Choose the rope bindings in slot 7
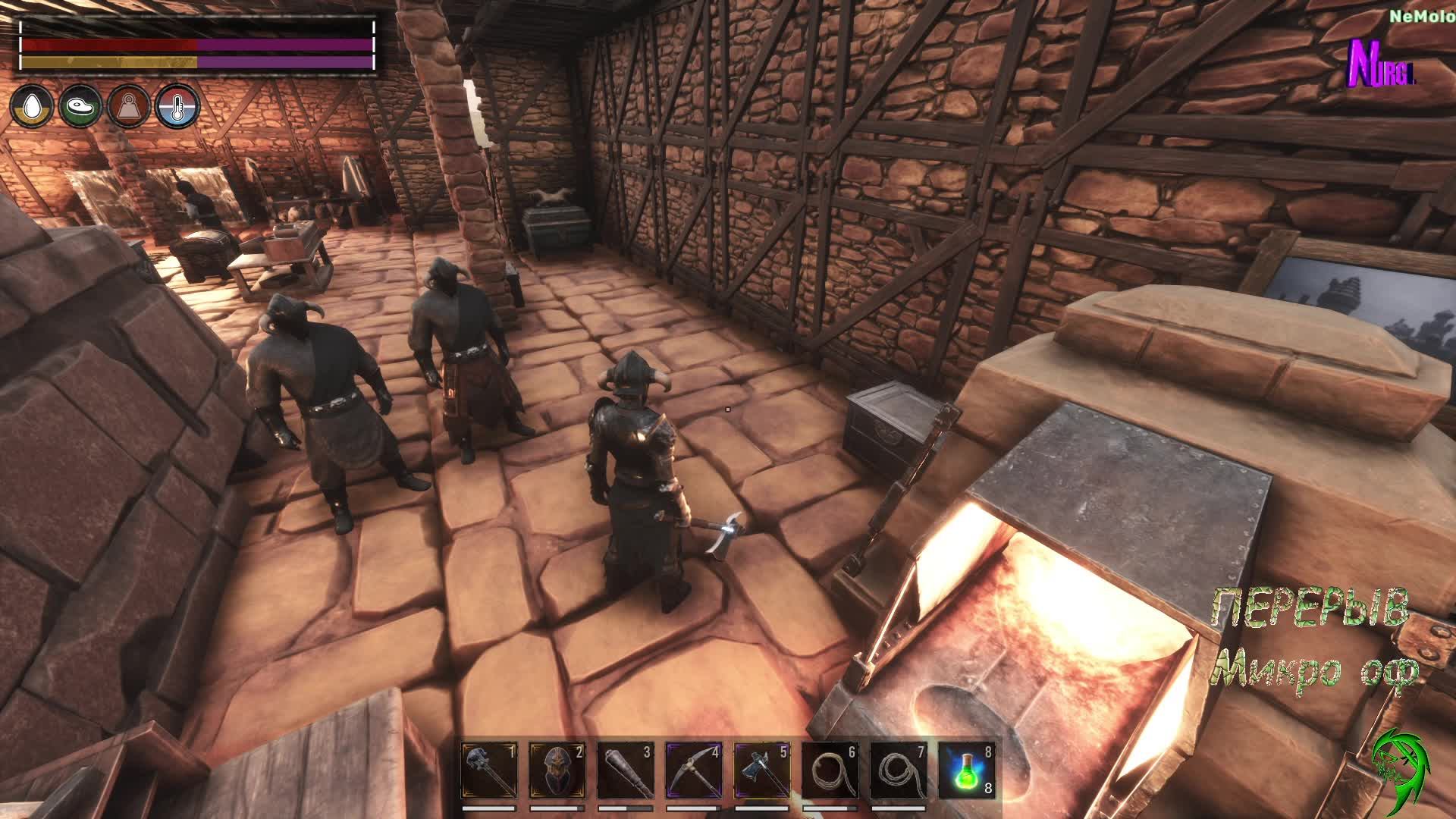Image resolution: width=1456 pixels, height=819 pixels. pos(899,770)
